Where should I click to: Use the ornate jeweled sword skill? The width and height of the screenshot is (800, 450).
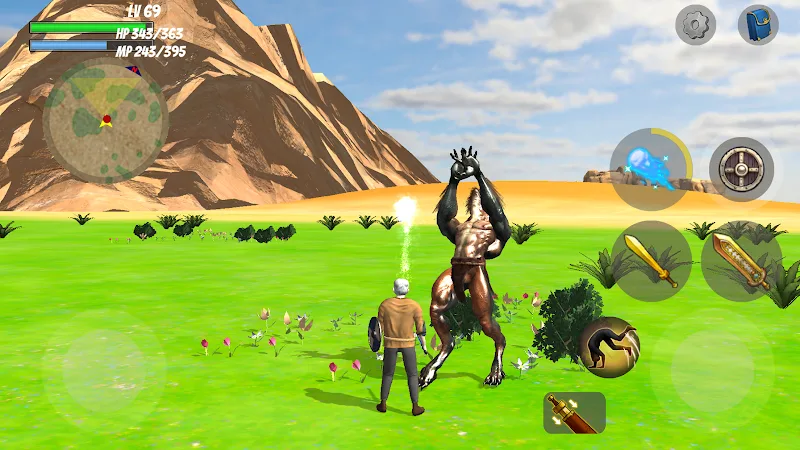pyautogui.click(x=741, y=260)
